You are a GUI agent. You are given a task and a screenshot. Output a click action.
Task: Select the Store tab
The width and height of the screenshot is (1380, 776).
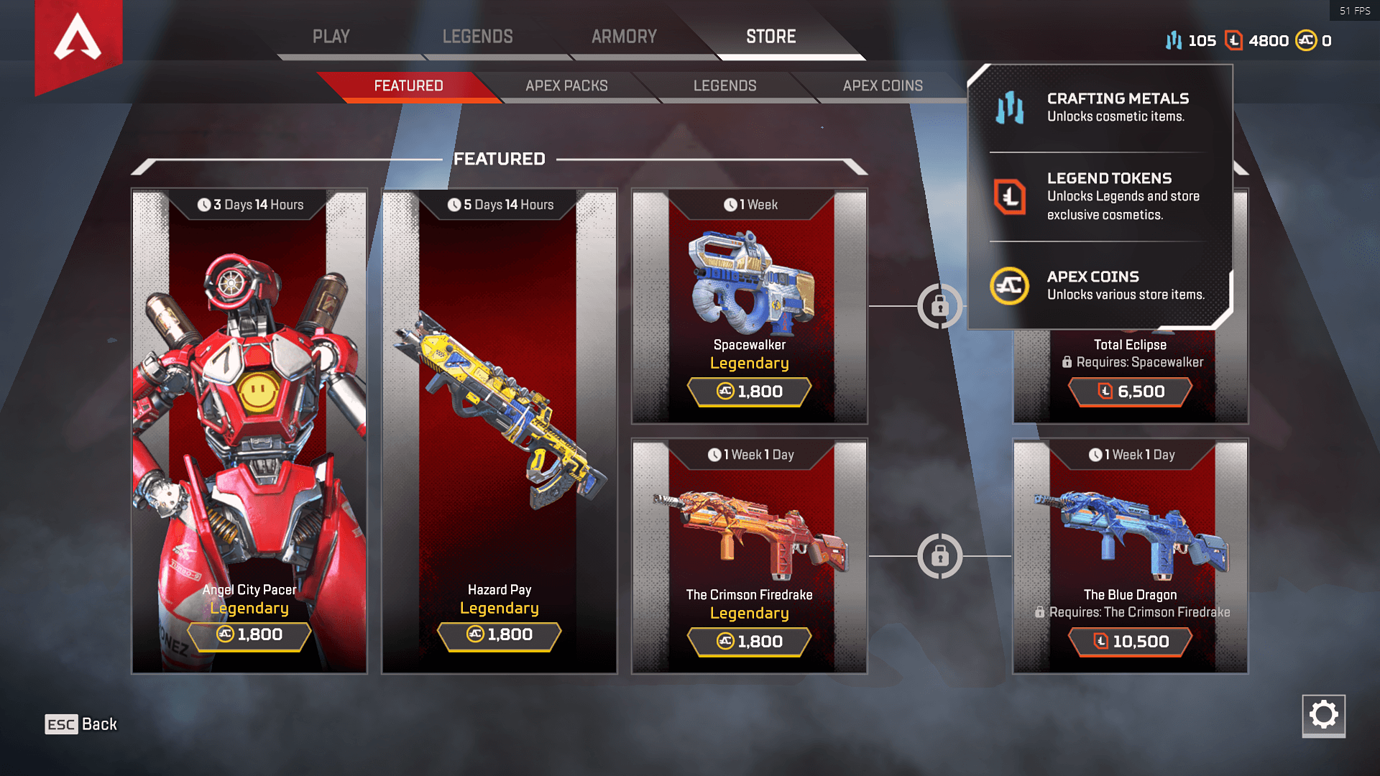pyautogui.click(x=771, y=37)
